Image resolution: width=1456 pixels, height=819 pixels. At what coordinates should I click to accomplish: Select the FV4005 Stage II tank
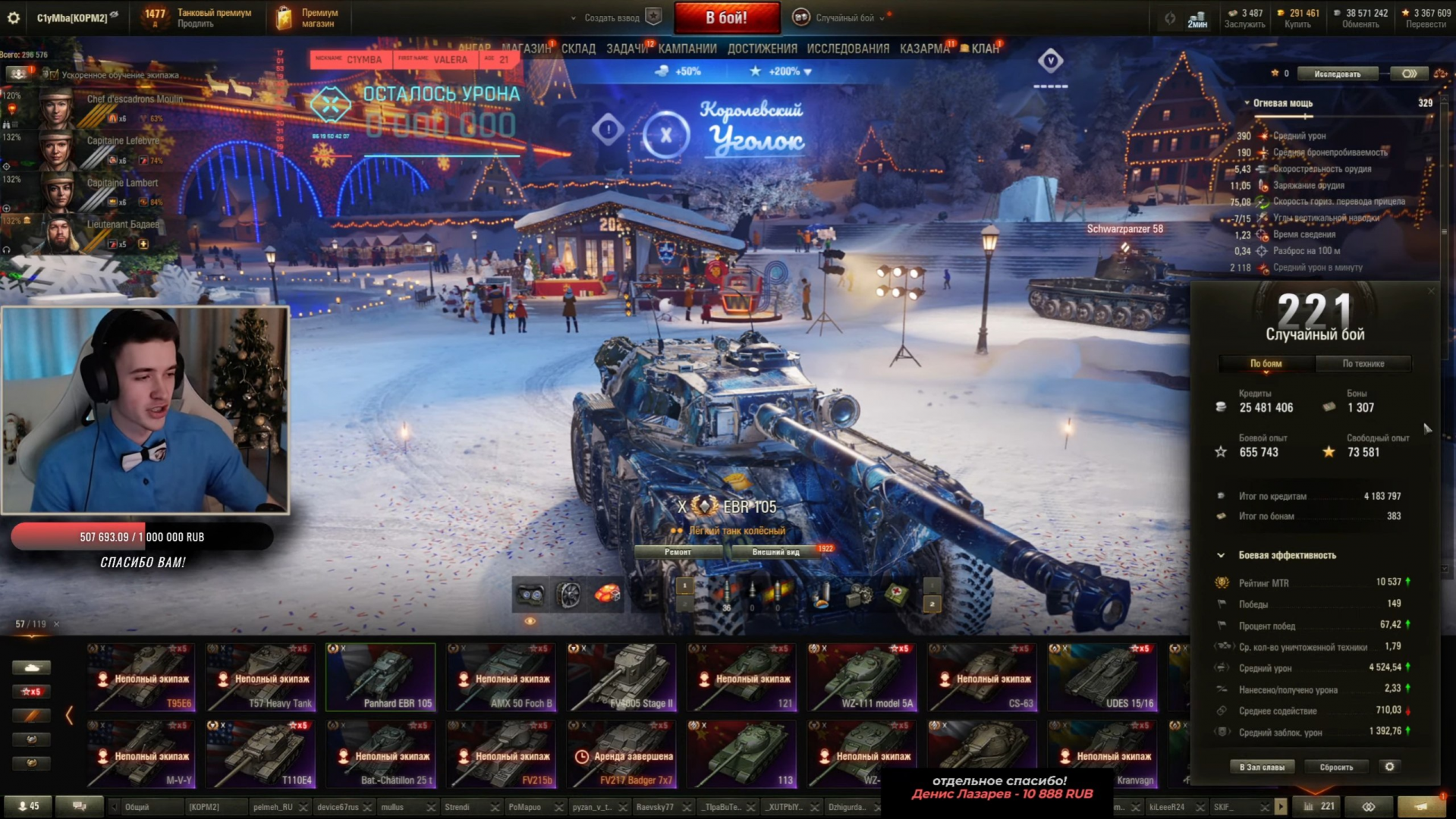(x=622, y=677)
